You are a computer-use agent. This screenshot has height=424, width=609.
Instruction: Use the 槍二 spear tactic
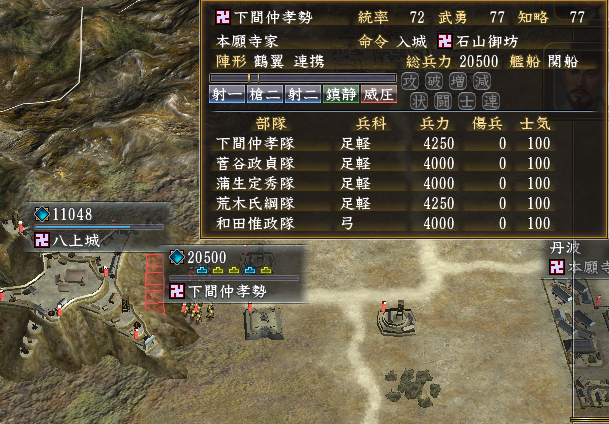click(265, 95)
